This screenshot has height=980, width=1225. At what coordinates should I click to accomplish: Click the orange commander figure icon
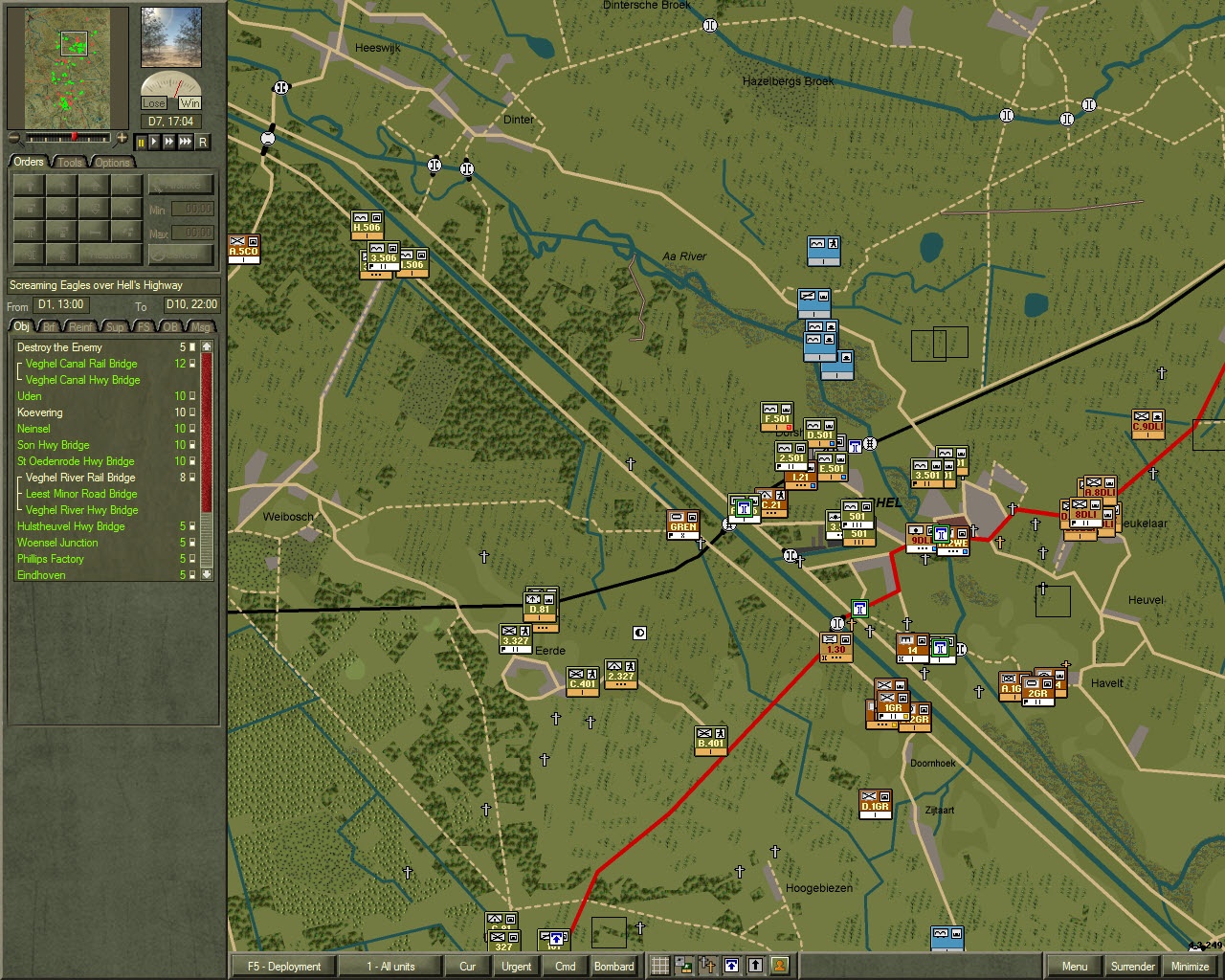780,967
